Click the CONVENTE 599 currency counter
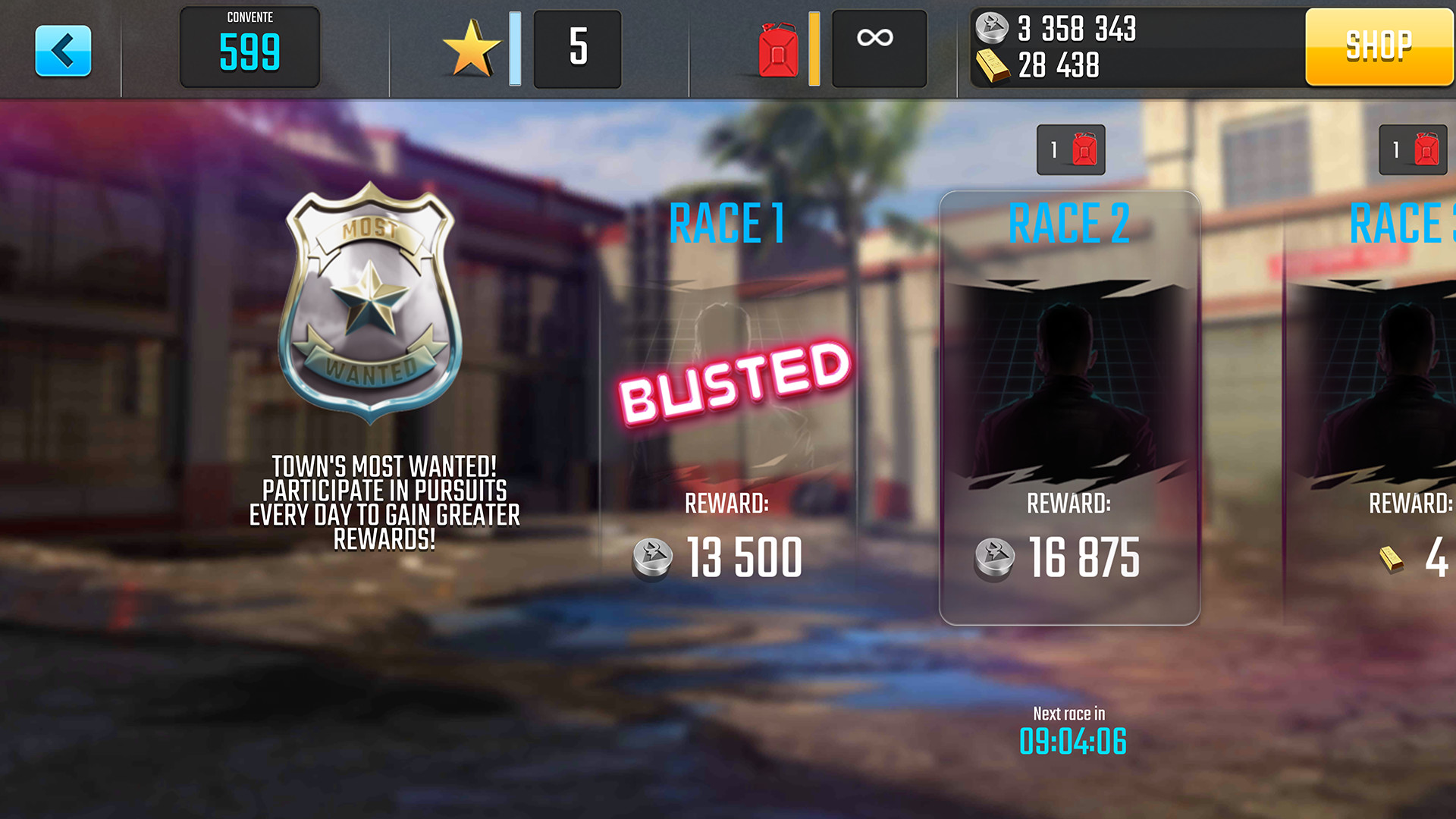Viewport: 1456px width, 819px height. click(x=249, y=47)
